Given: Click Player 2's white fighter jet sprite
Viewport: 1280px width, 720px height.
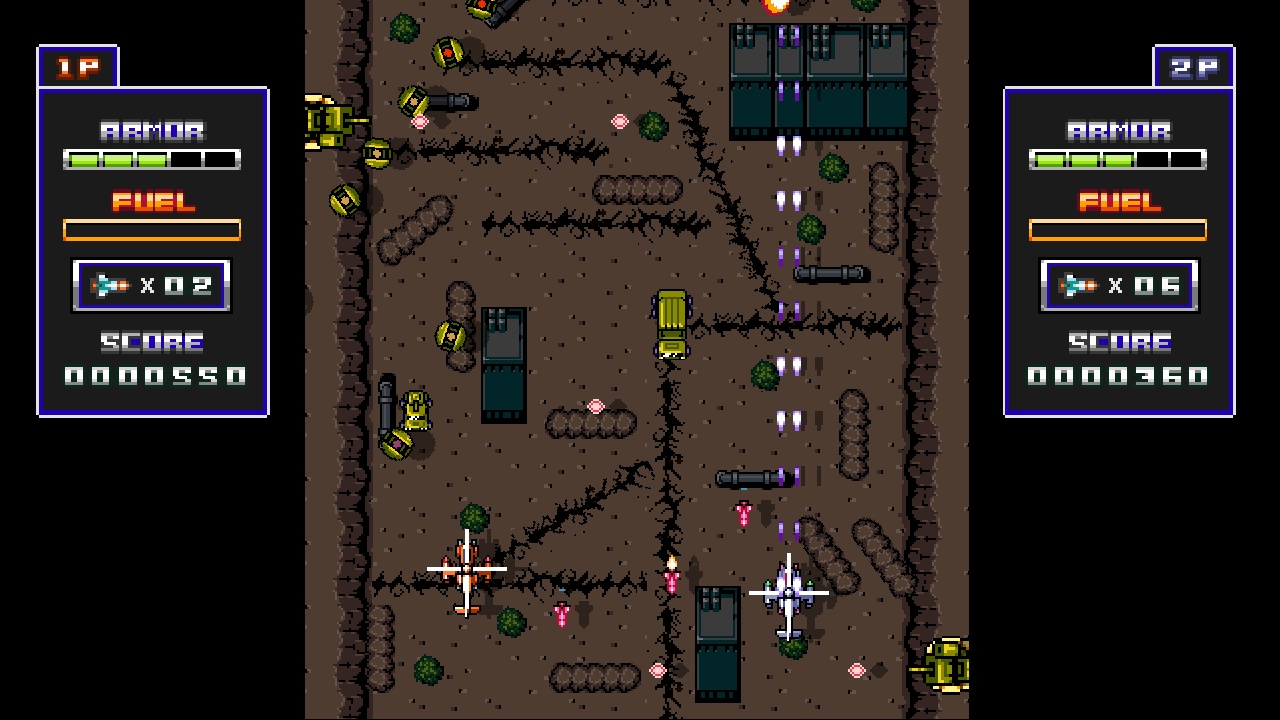Looking at the screenshot, I should 789,592.
